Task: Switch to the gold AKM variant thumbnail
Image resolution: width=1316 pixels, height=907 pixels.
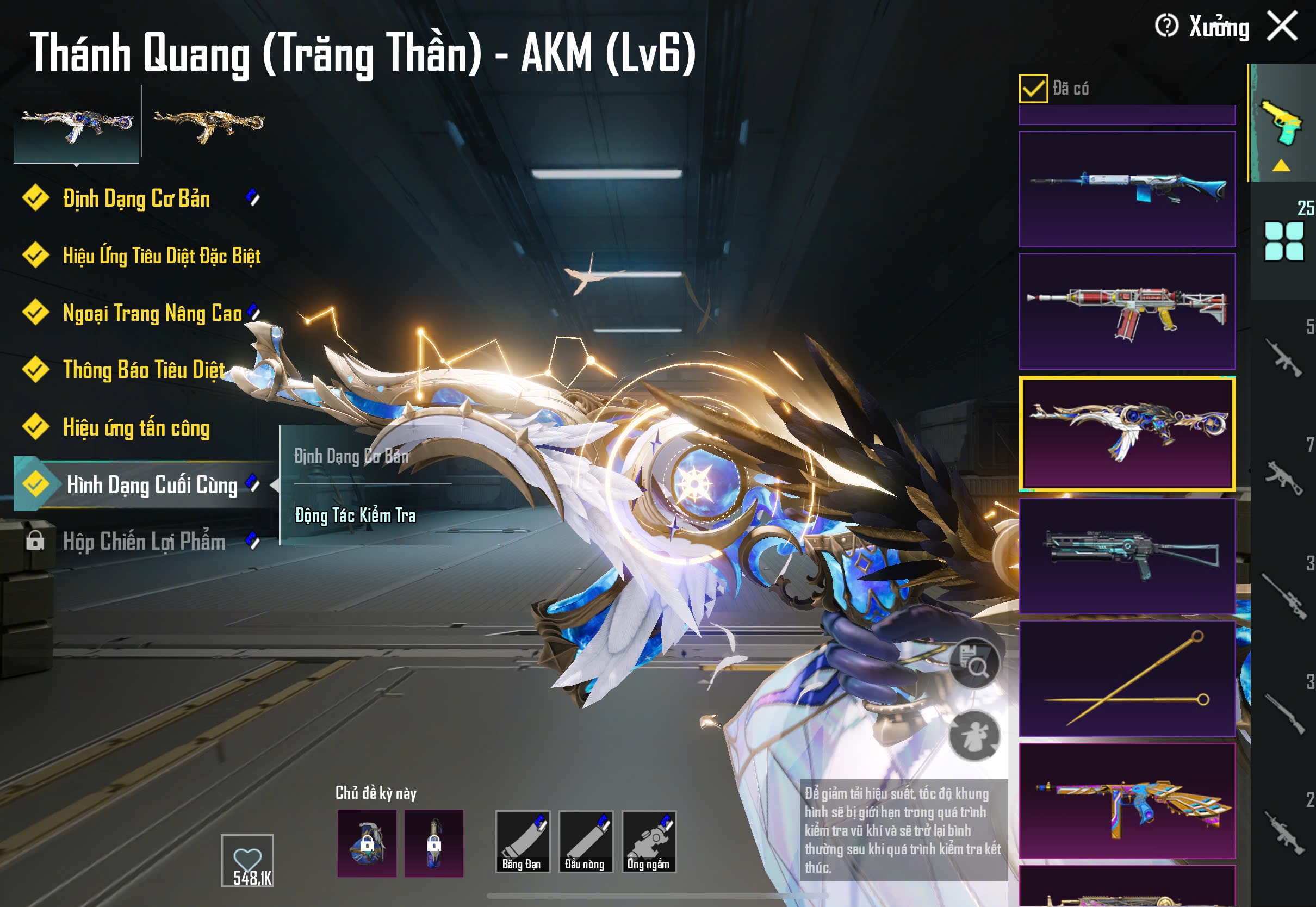Action: coord(209,124)
